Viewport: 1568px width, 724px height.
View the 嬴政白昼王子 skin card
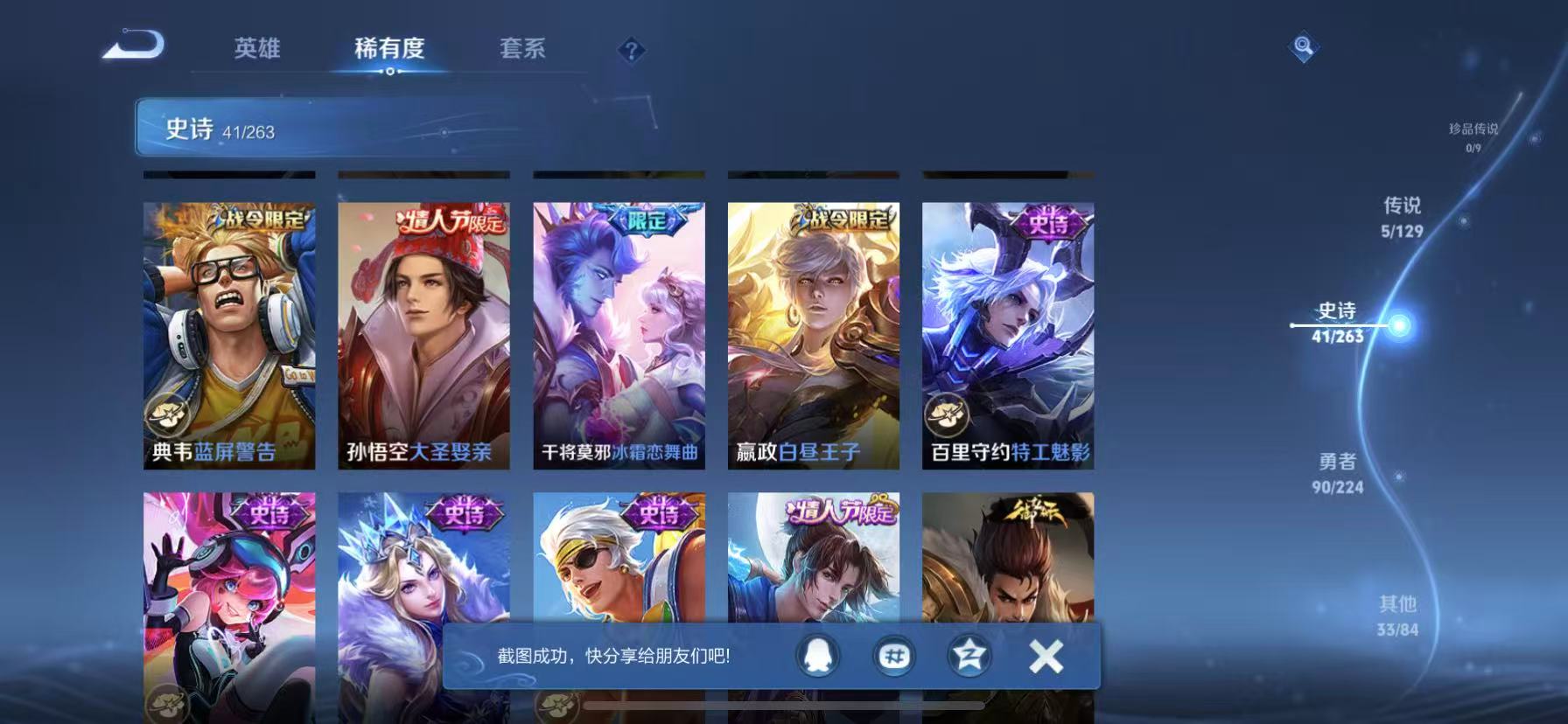point(812,332)
